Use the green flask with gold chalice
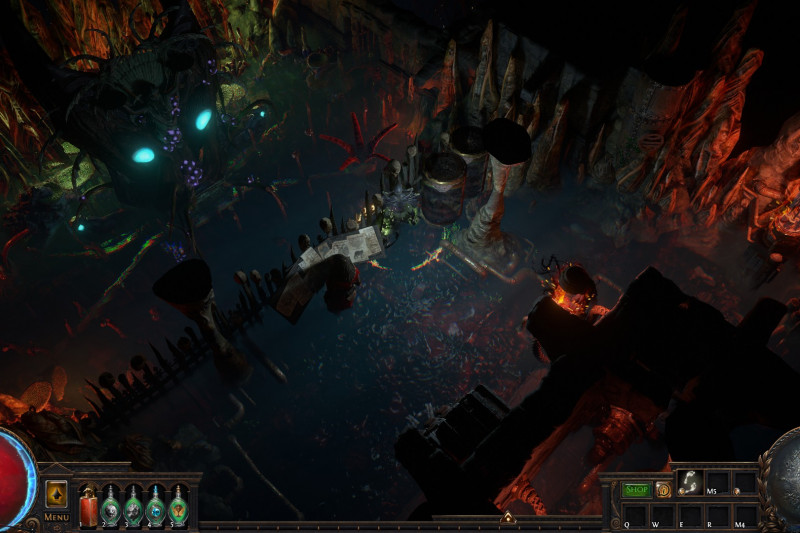 tap(178, 505)
